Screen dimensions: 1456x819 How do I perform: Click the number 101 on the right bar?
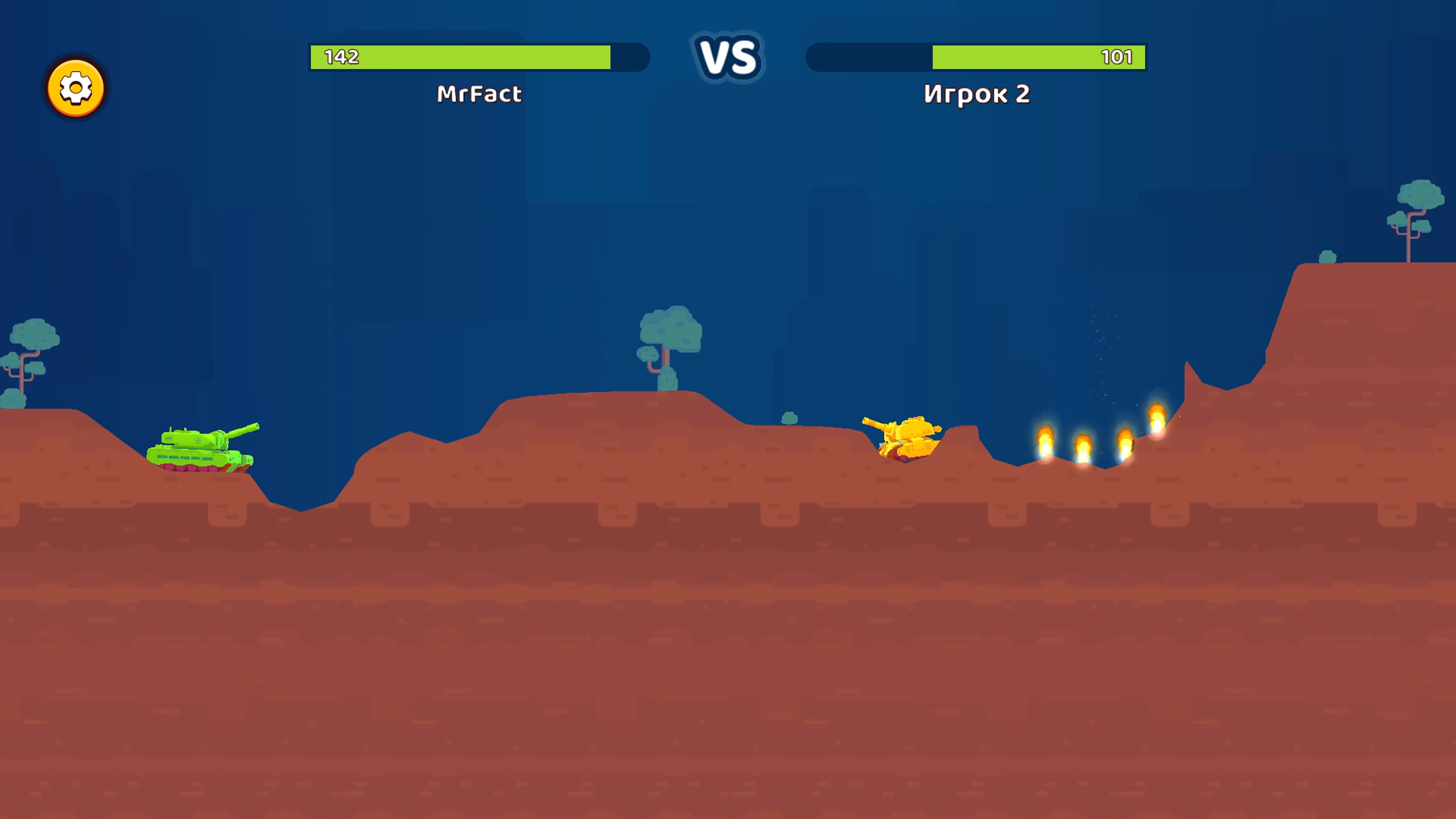1119,56
